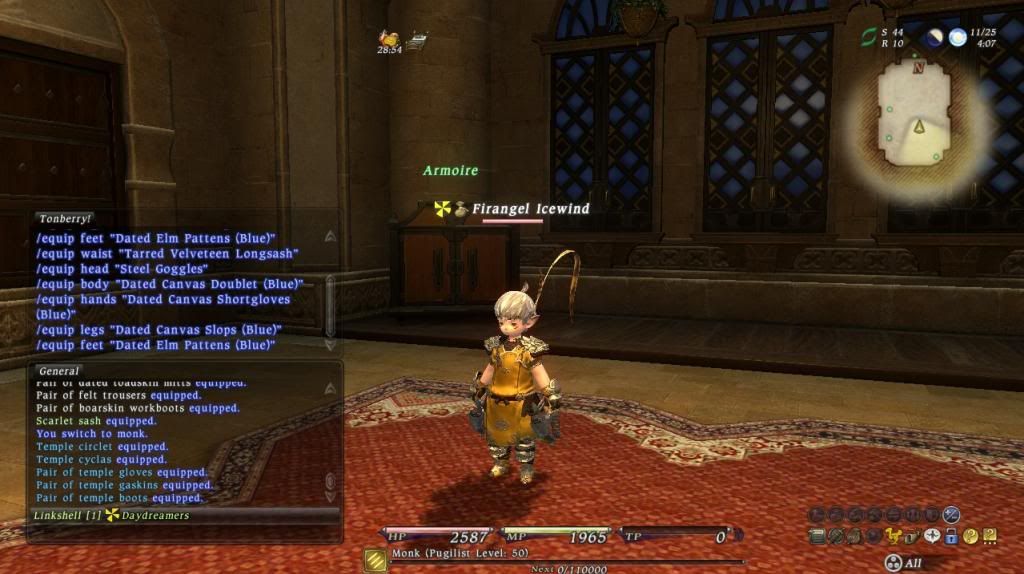This screenshot has height=574, width=1024.
Task: Click the down arrow on General chat log
Action: [x=330, y=497]
